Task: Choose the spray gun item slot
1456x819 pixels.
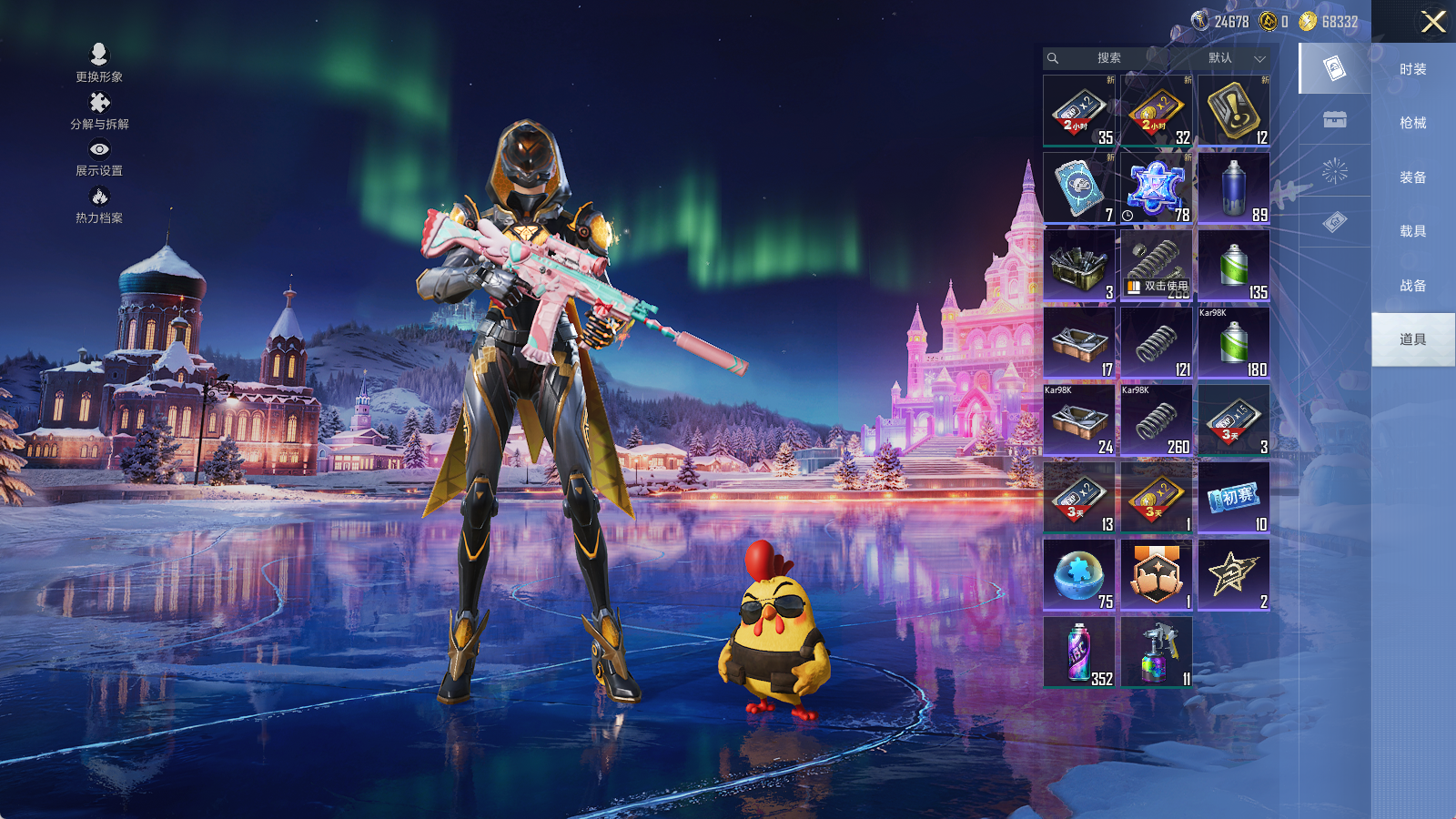Action: pos(1157,652)
